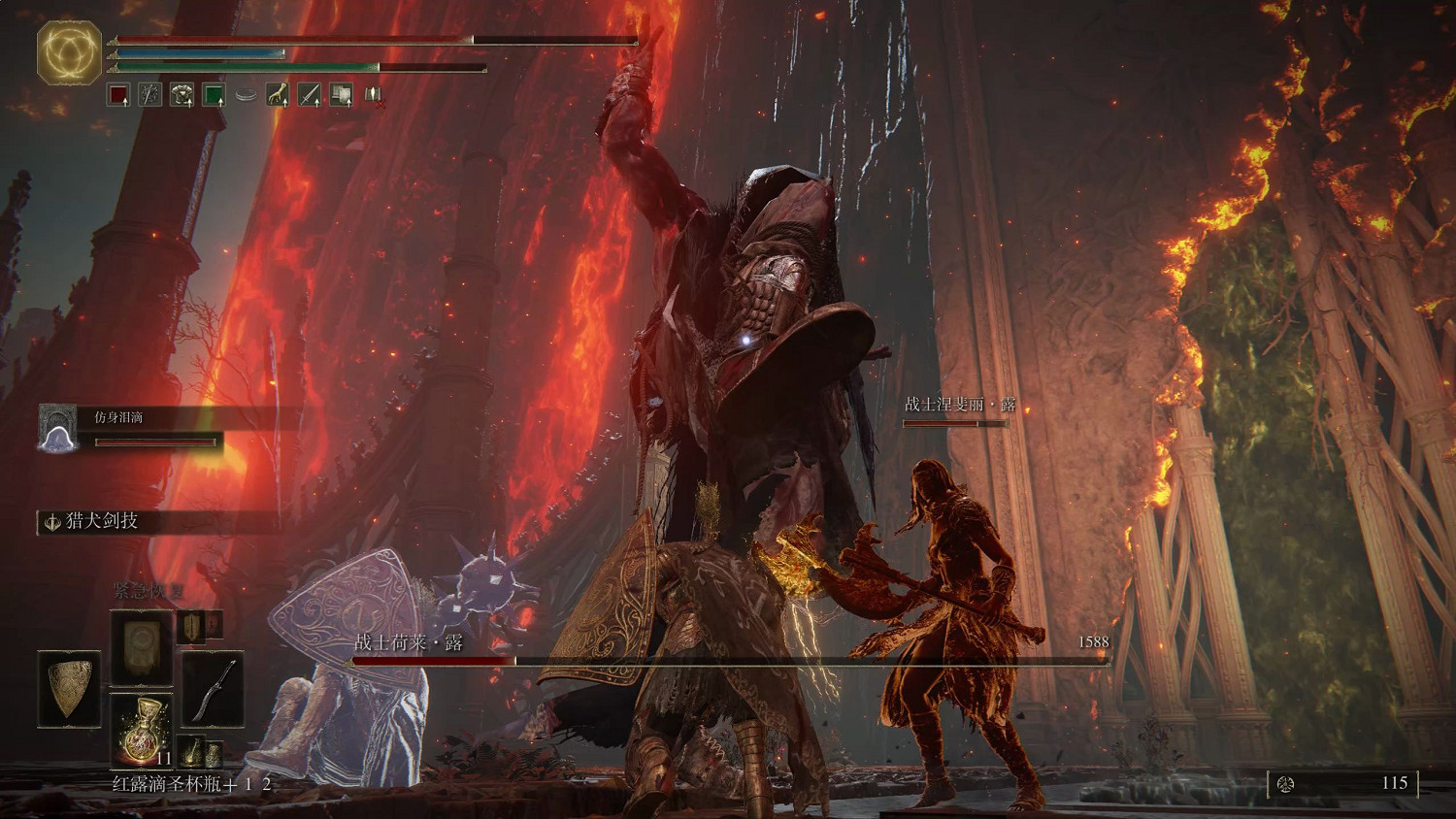Click the green square buff icon
The height and width of the screenshot is (819, 1456).
(214, 95)
